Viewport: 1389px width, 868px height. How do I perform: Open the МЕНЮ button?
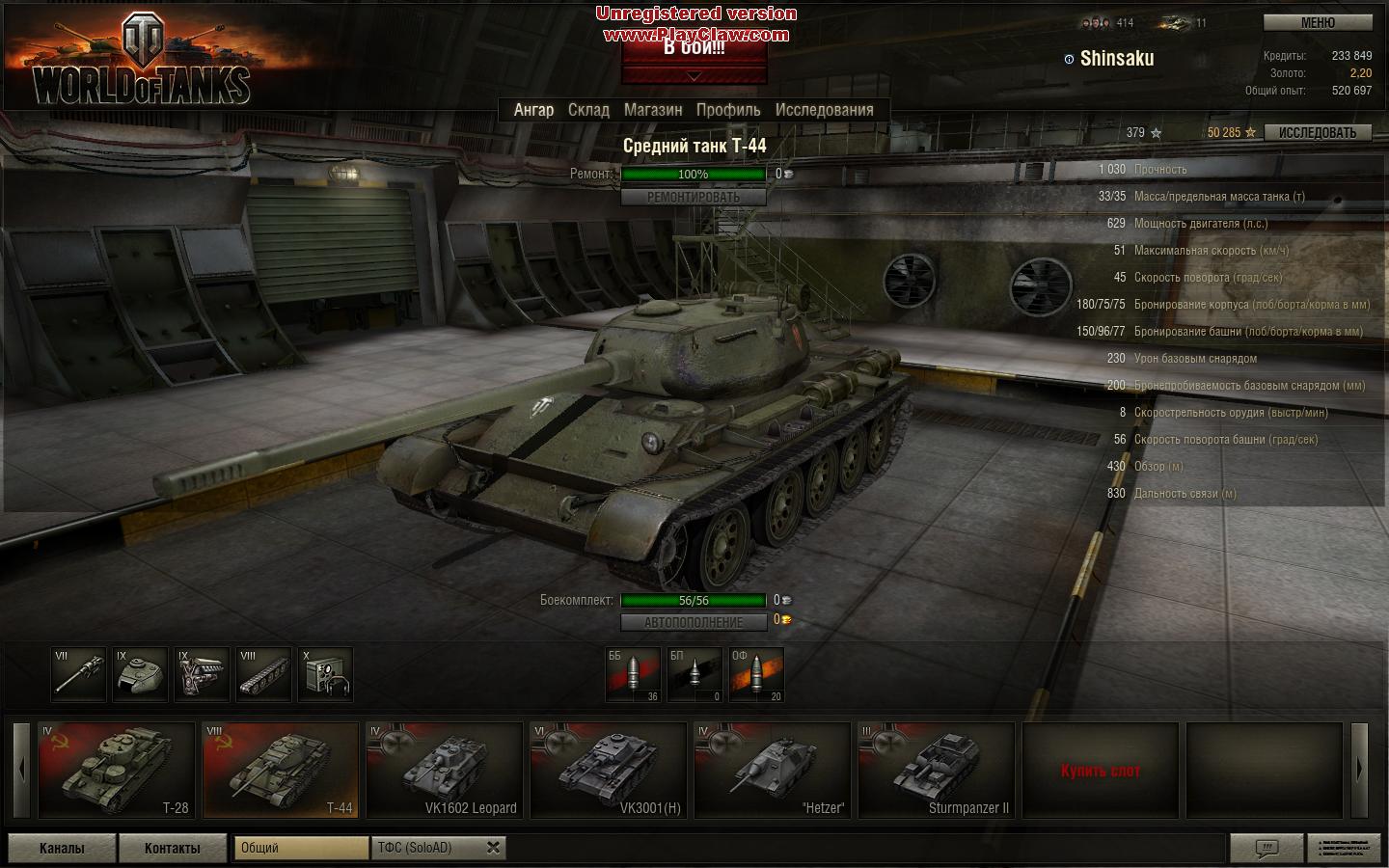coord(1318,23)
